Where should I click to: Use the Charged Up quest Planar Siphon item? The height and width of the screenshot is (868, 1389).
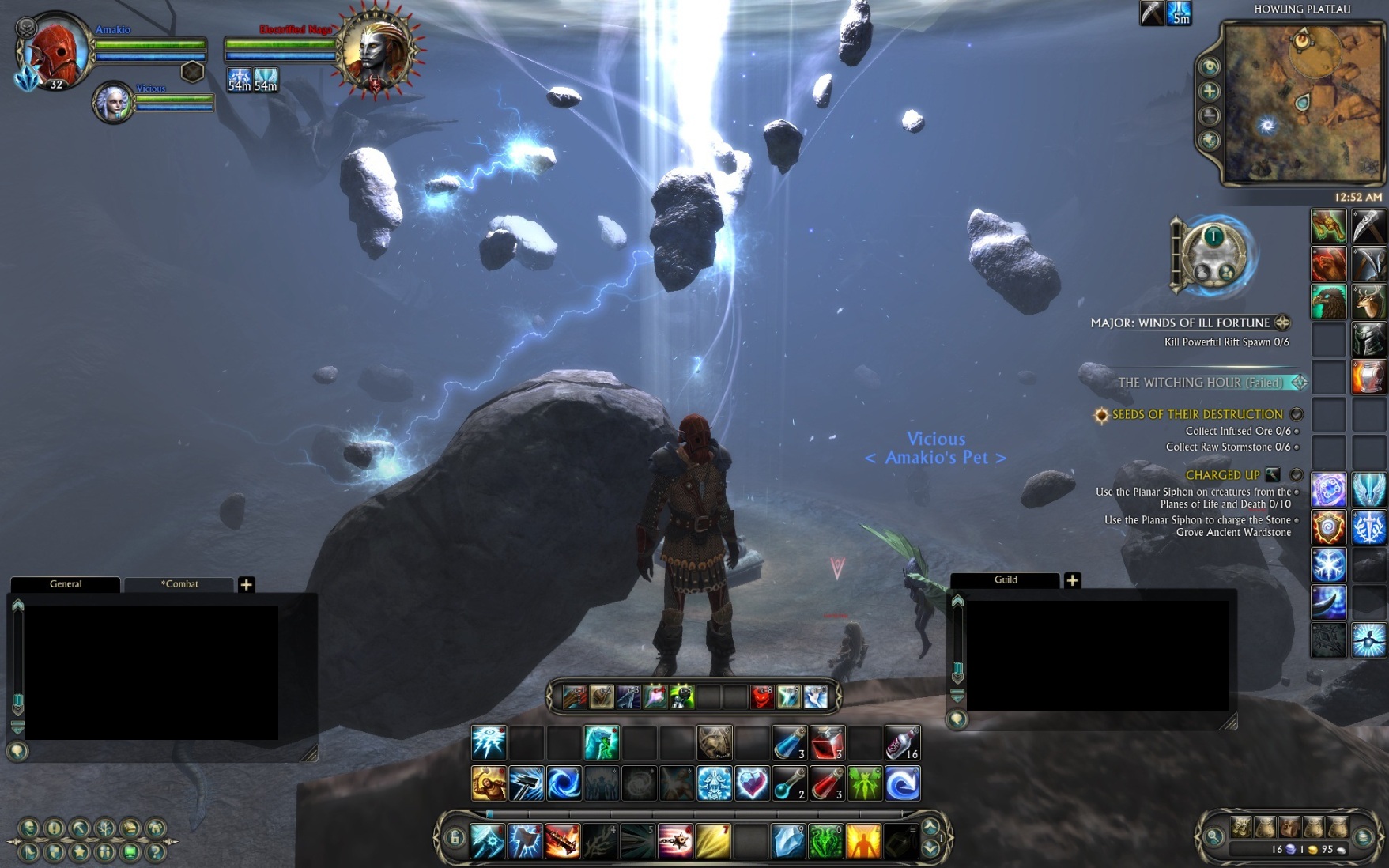pyautogui.click(x=1272, y=475)
